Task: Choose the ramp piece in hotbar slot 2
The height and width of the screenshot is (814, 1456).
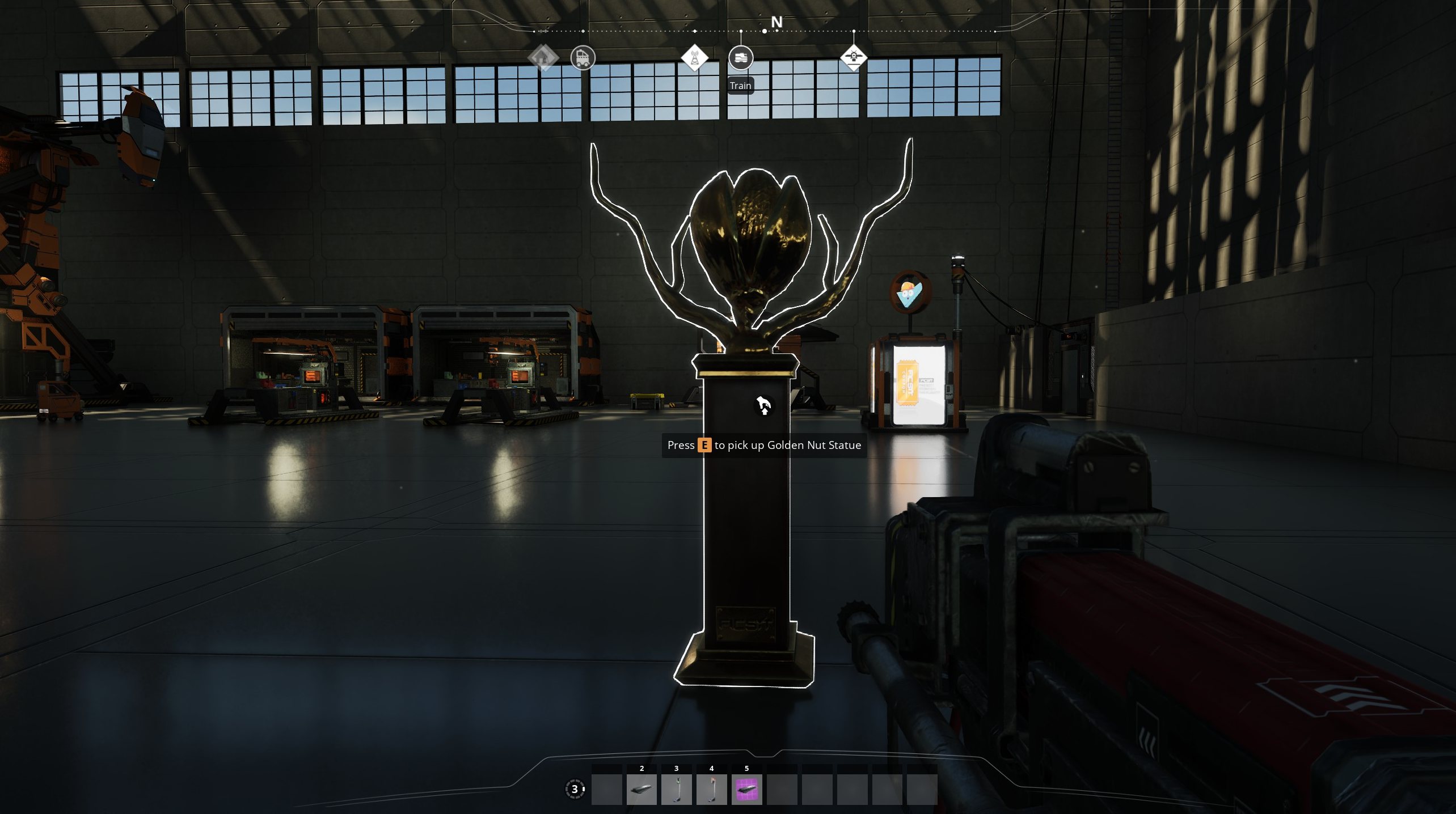Action: point(642,789)
